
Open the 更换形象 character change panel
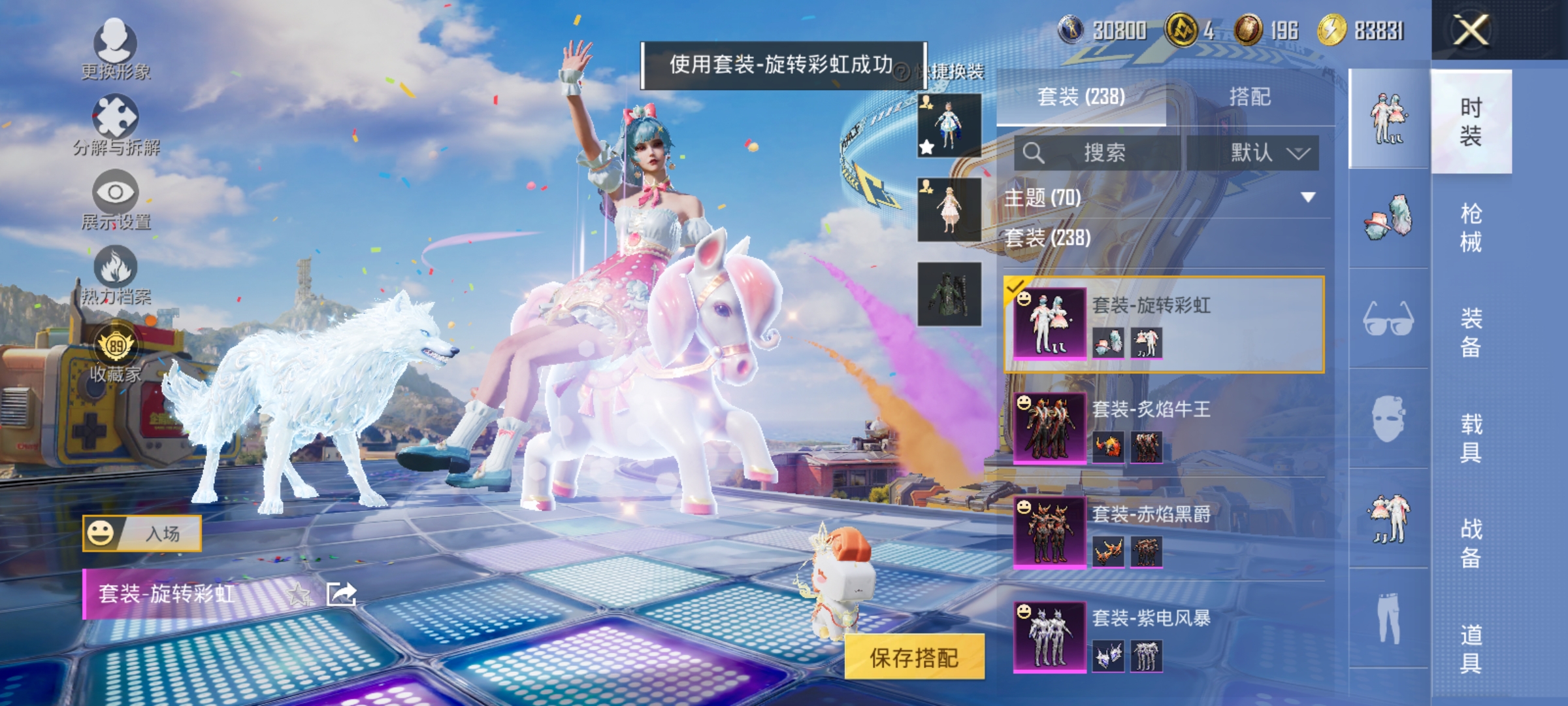114,49
